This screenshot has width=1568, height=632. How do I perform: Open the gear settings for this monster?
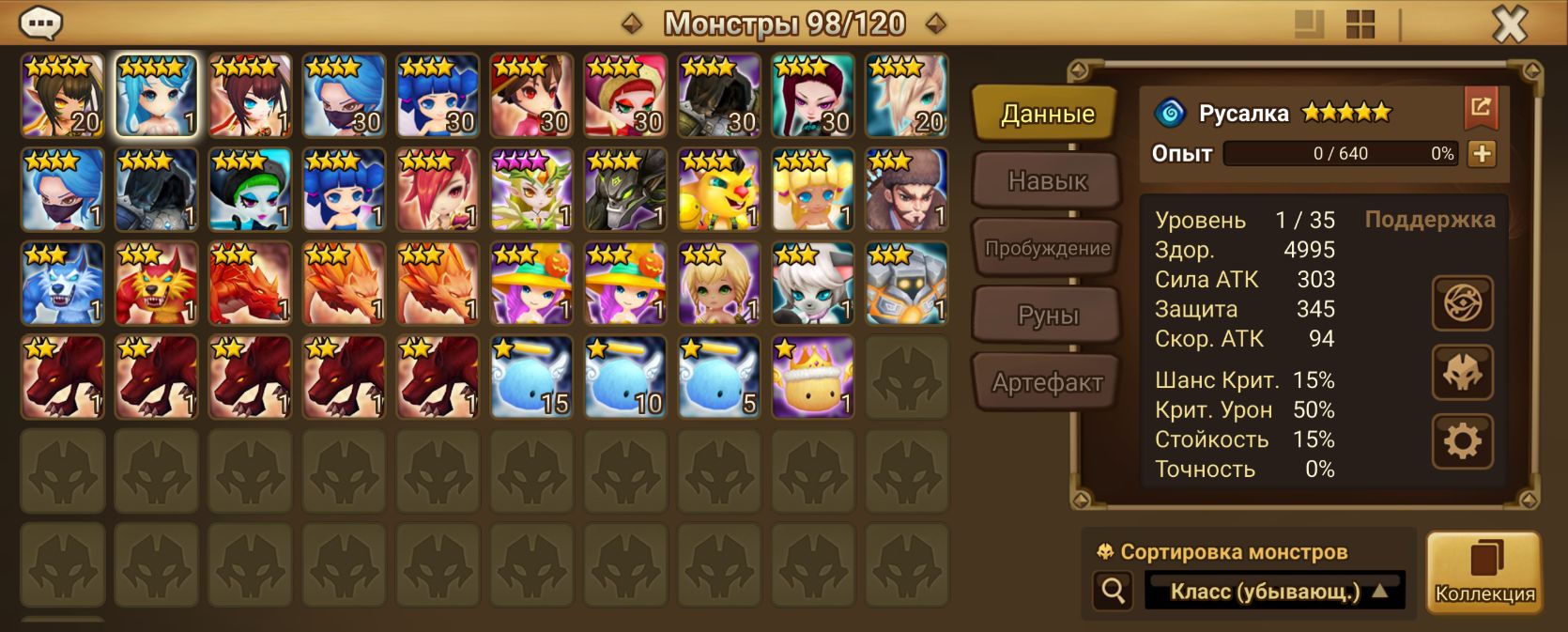[1462, 440]
